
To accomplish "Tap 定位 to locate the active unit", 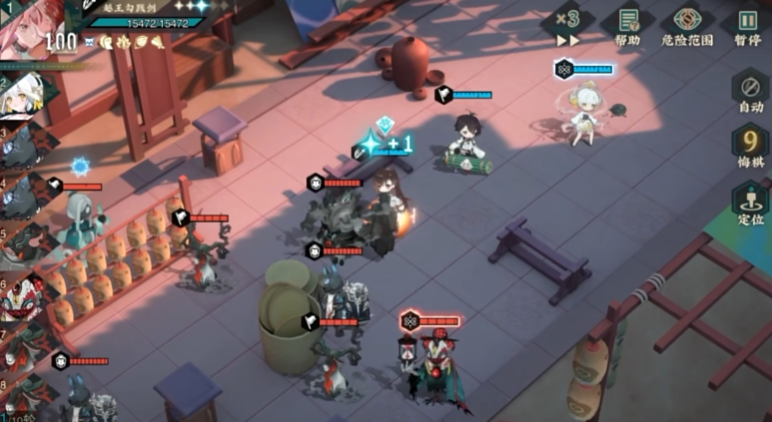I will tap(749, 203).
